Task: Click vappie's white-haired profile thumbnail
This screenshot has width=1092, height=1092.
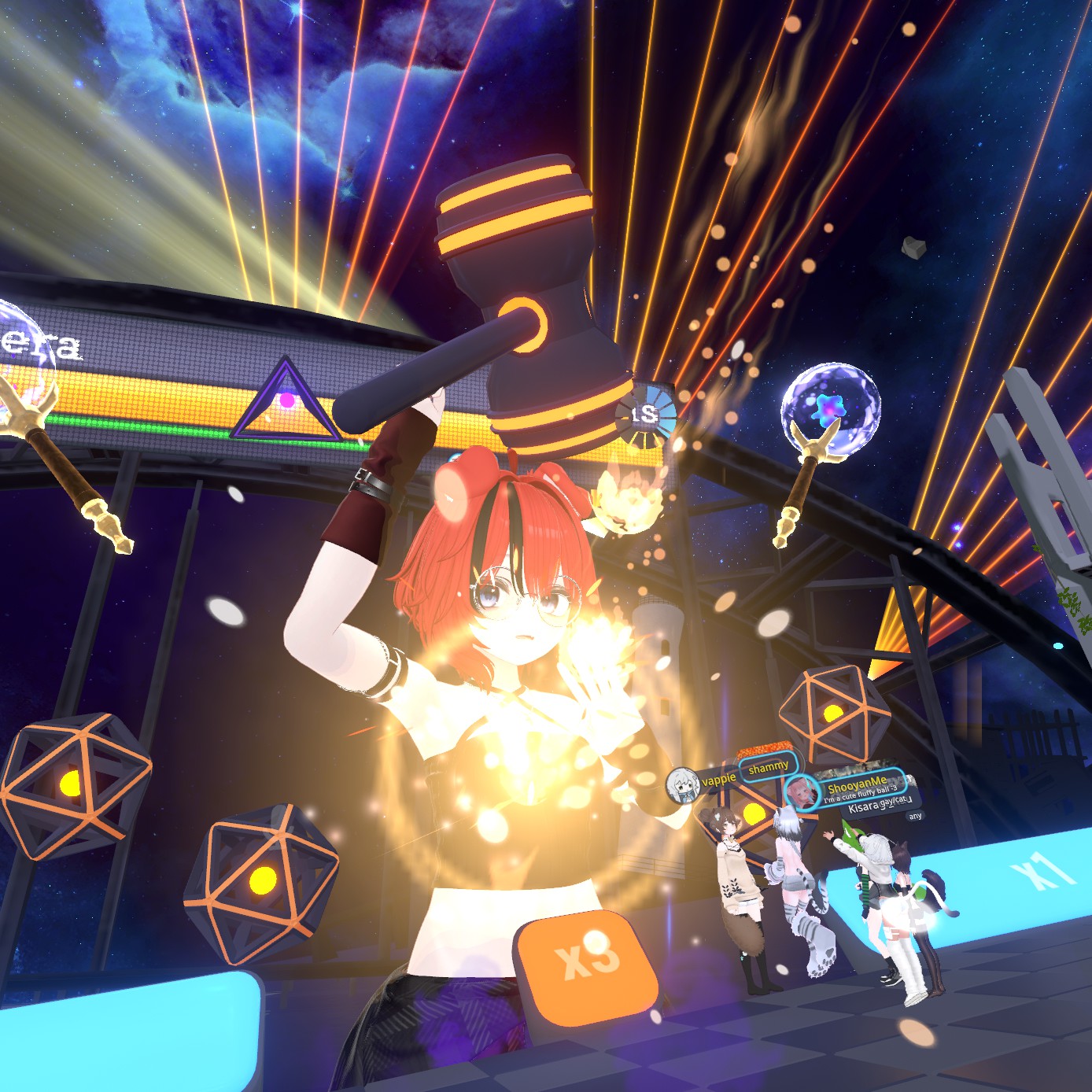Action: click(682, 785)
